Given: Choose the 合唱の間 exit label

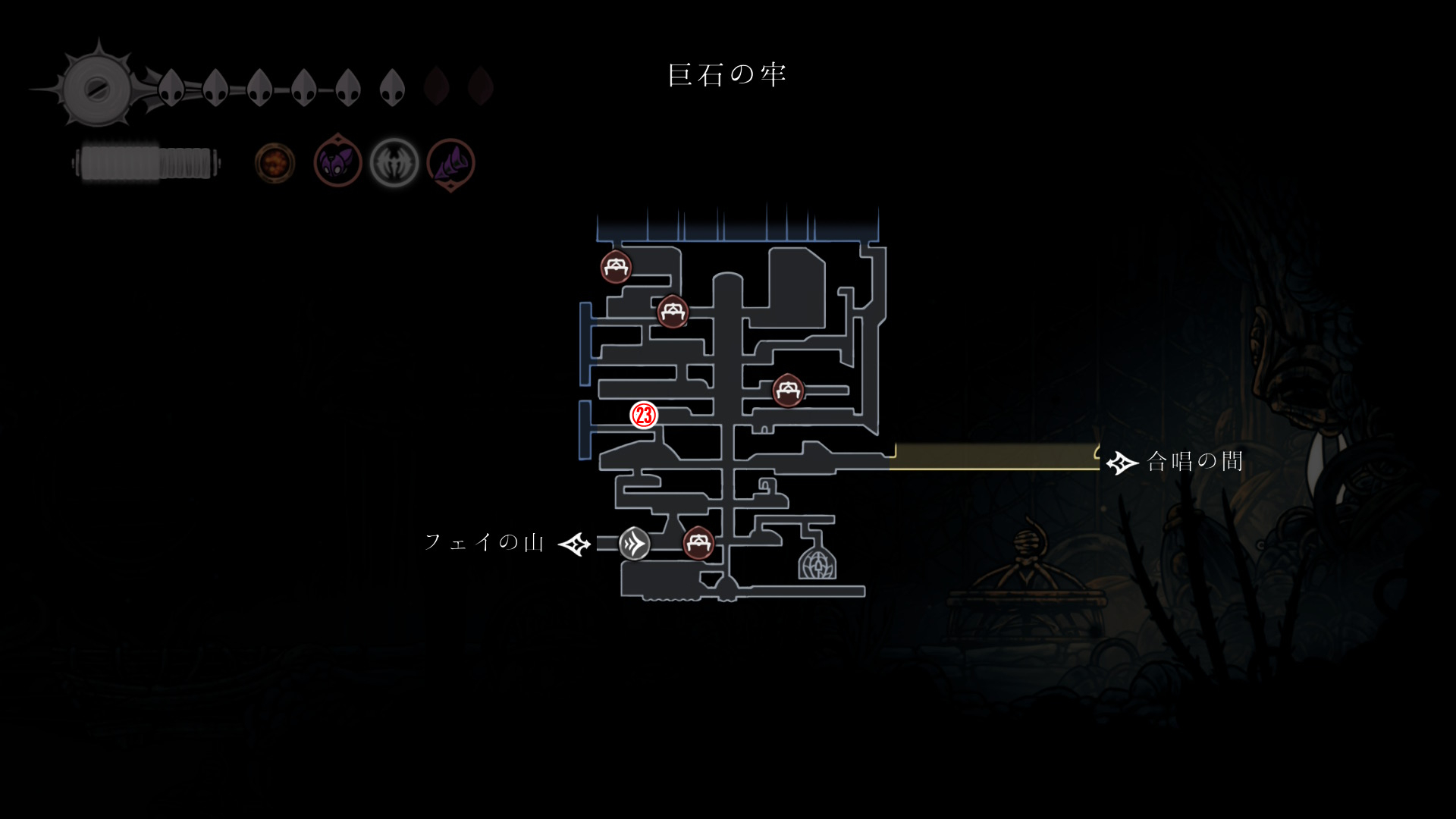Looking at the screenshot, I should coord(1194,461).
